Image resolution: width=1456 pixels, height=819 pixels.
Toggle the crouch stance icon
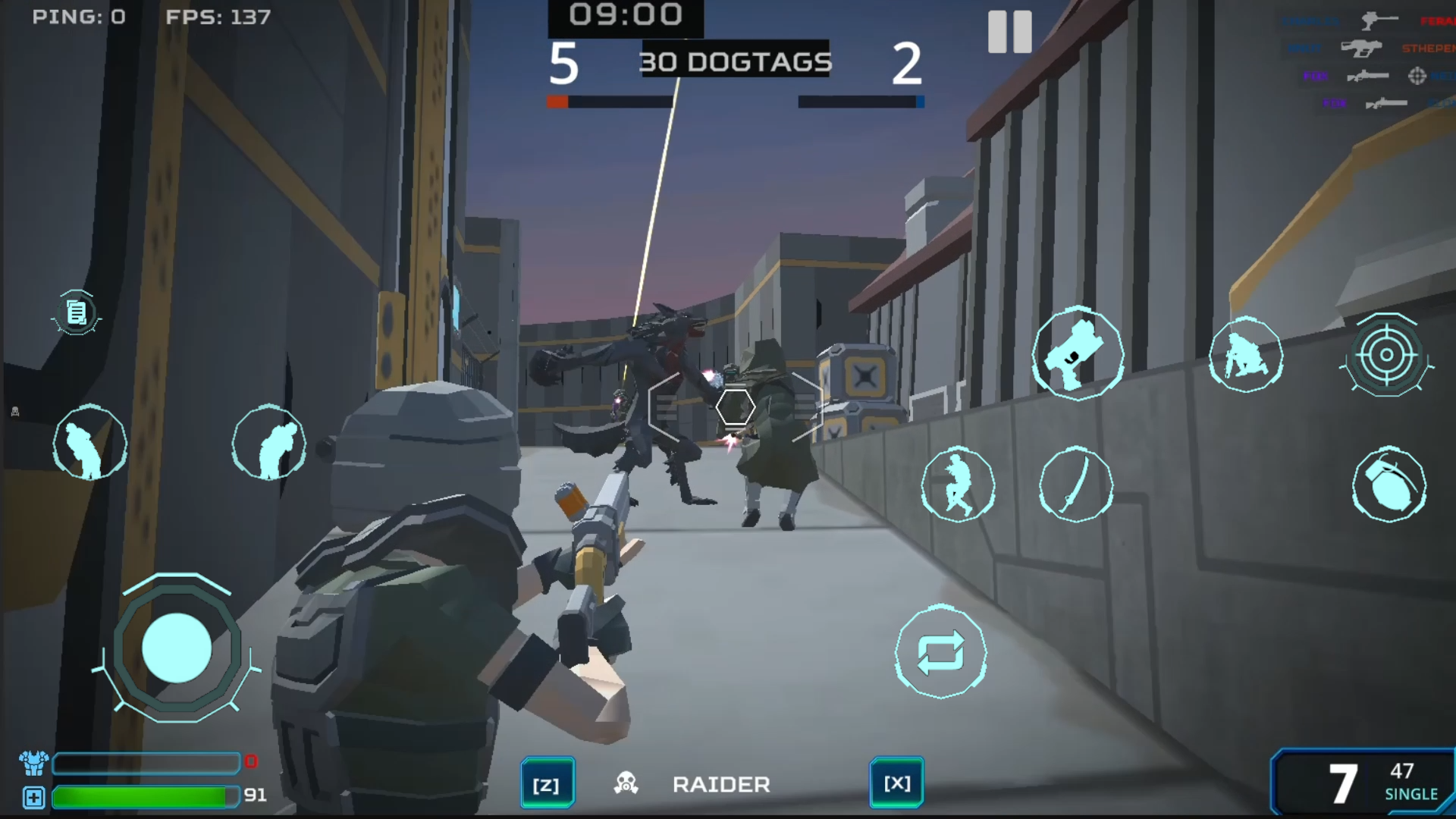(x=89, y=443)
